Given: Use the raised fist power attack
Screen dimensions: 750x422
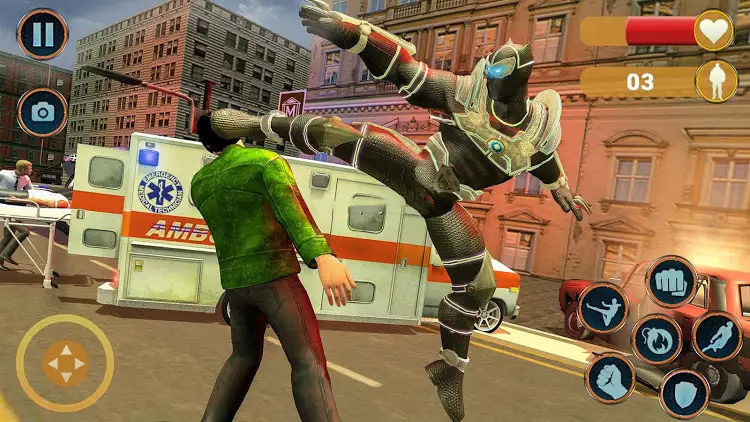Looking at the screenshot, I should coord(610,378).
